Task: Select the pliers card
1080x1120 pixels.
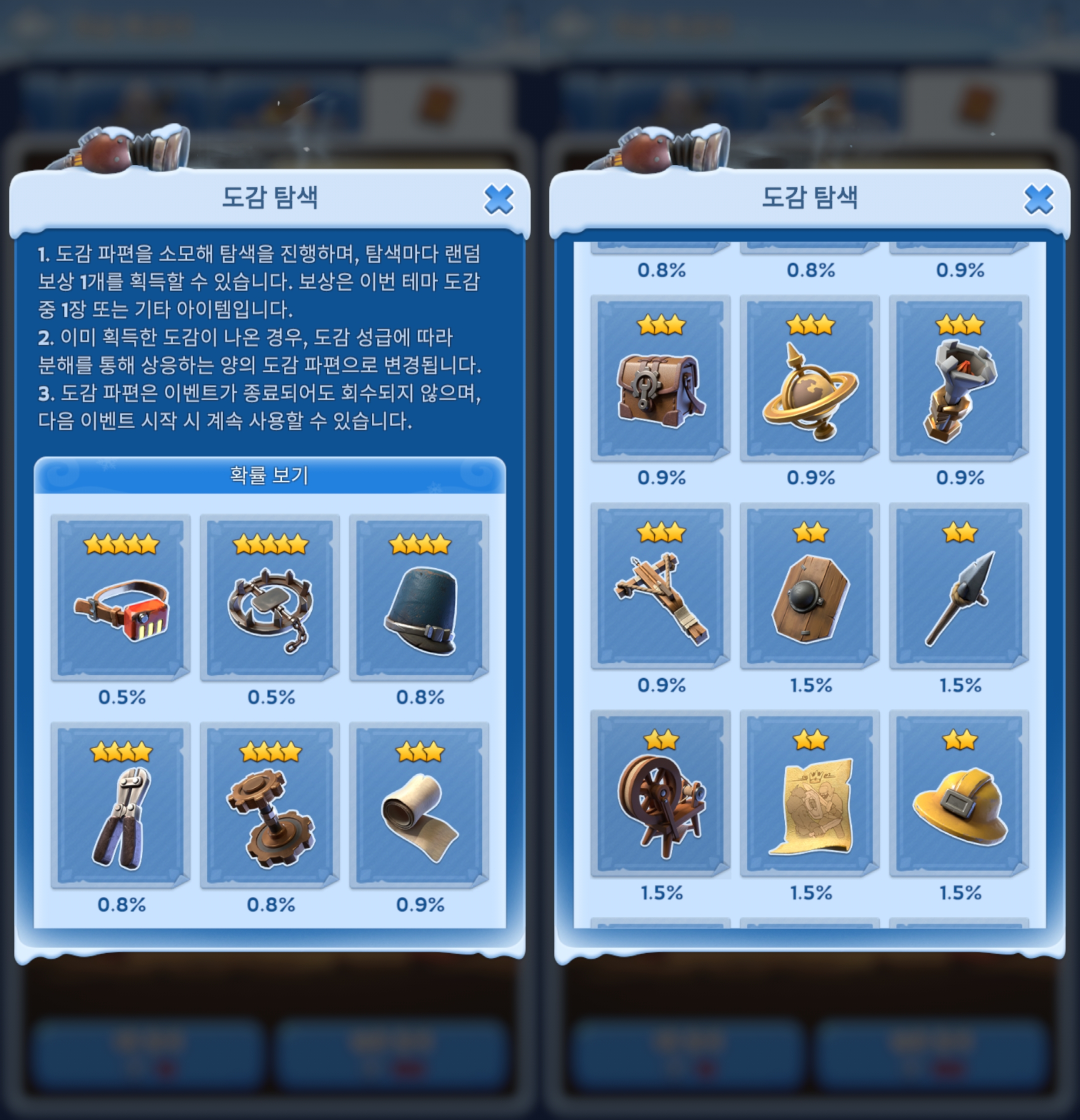Action: coord(120,805)
